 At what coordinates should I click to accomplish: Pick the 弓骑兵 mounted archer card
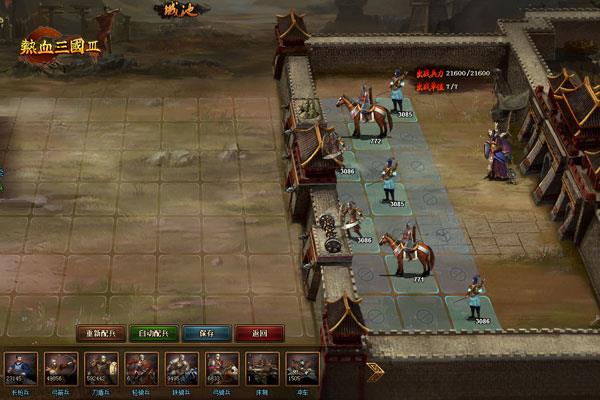click(221, 369)
